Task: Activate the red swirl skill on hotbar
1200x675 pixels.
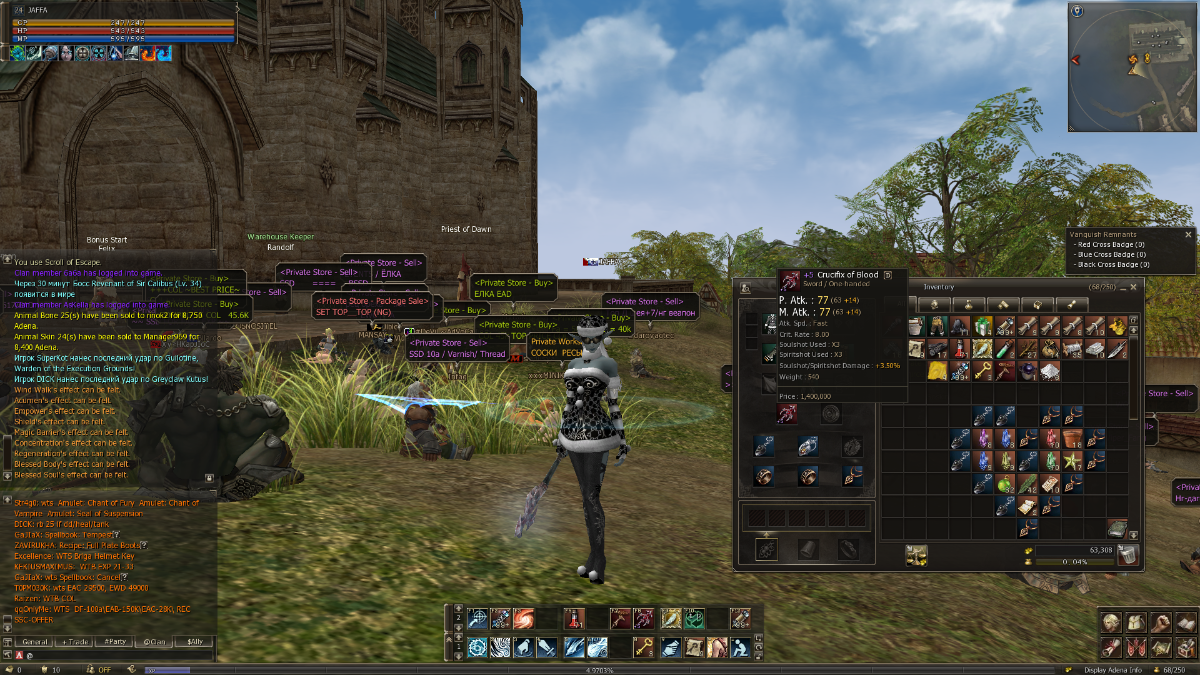Action: point(523,619)
